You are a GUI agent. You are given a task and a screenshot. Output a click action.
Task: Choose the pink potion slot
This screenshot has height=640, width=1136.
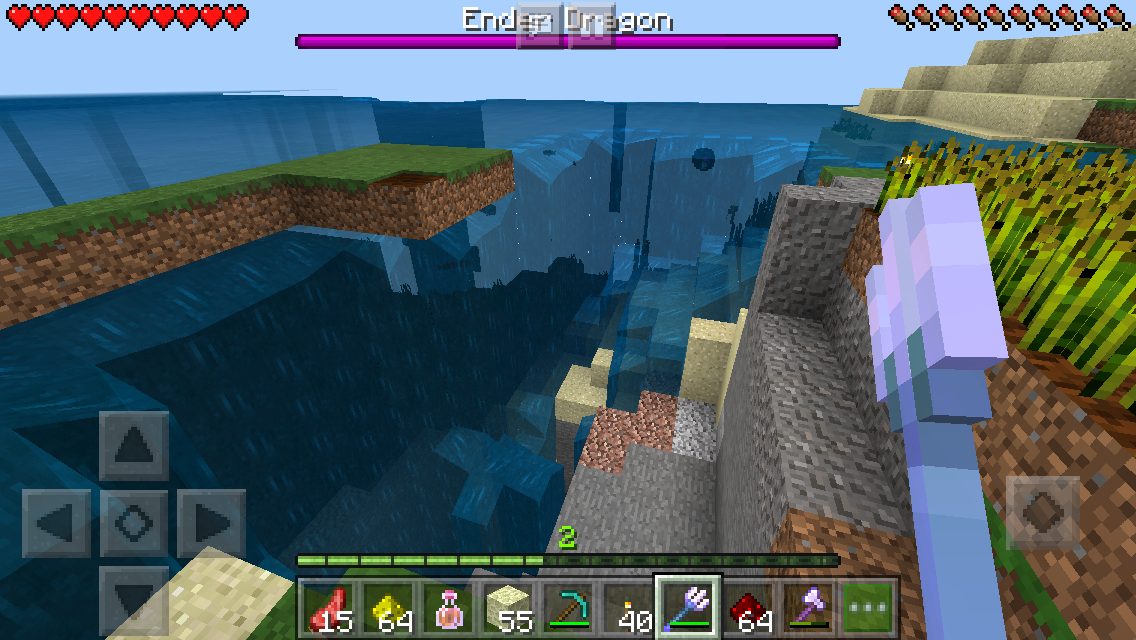(449, 607)
